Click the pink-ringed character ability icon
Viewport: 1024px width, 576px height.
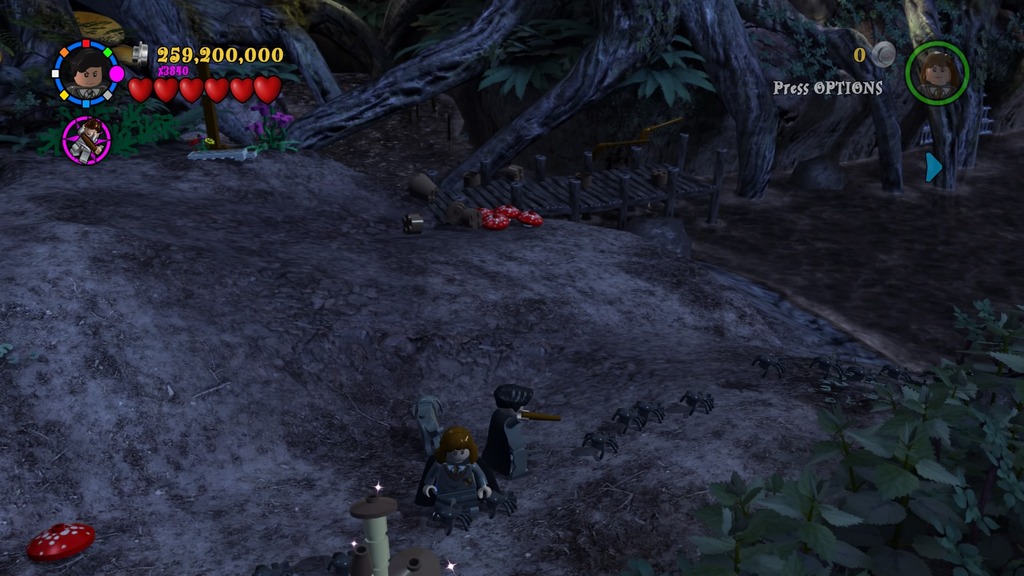pyautogui.click(x=87, y=139)
